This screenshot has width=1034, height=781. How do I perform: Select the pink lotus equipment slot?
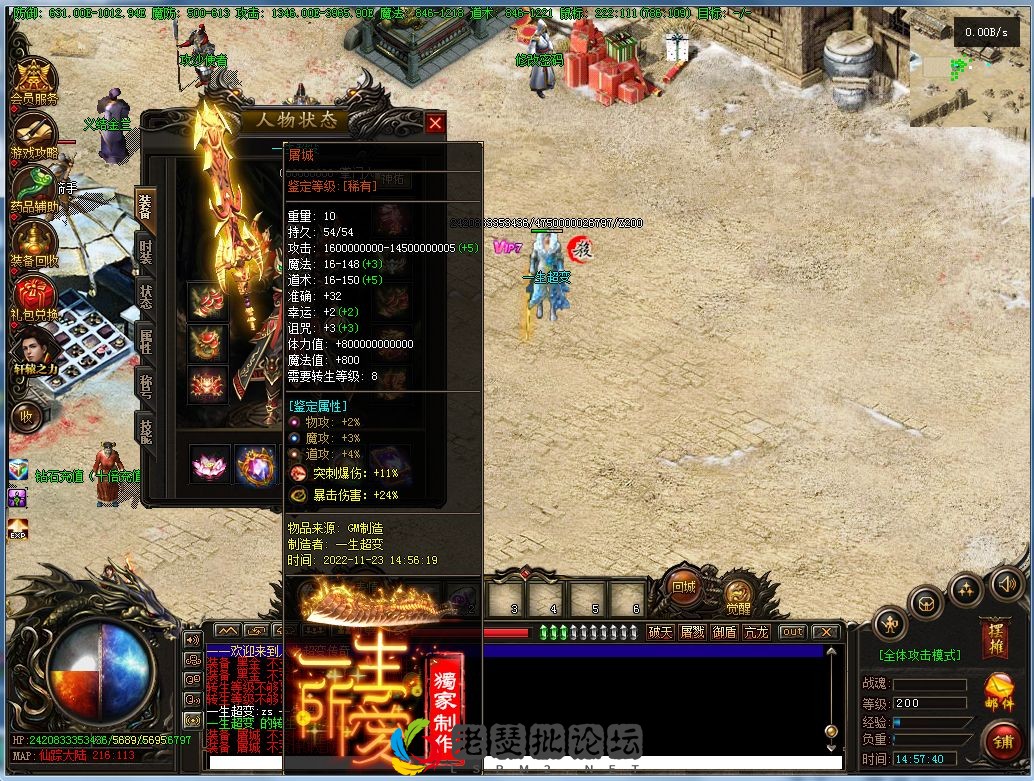coord(210,465)
